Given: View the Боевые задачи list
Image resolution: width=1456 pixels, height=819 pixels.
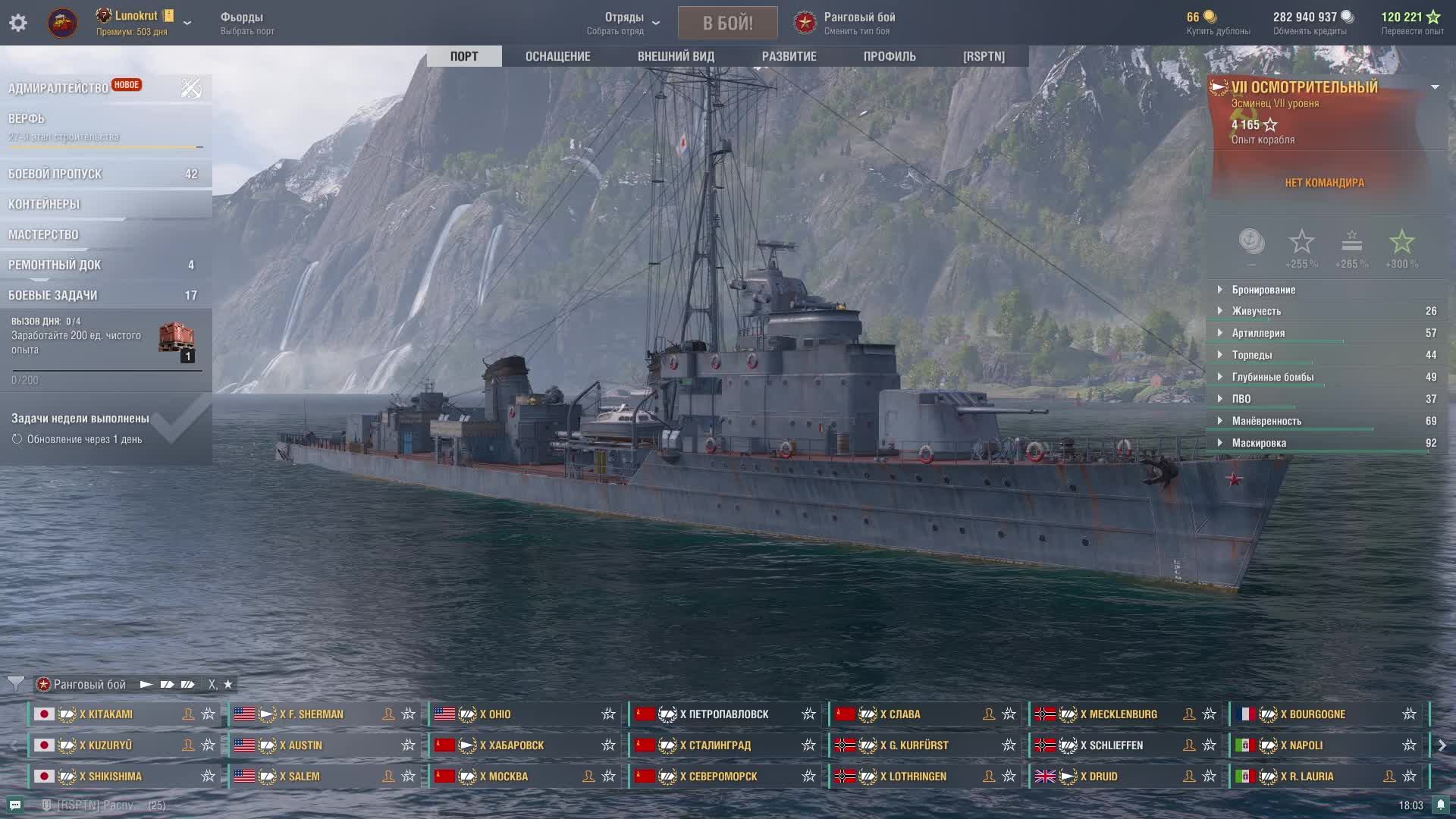Looking at the screenshot, I should (x=53, y=295).
